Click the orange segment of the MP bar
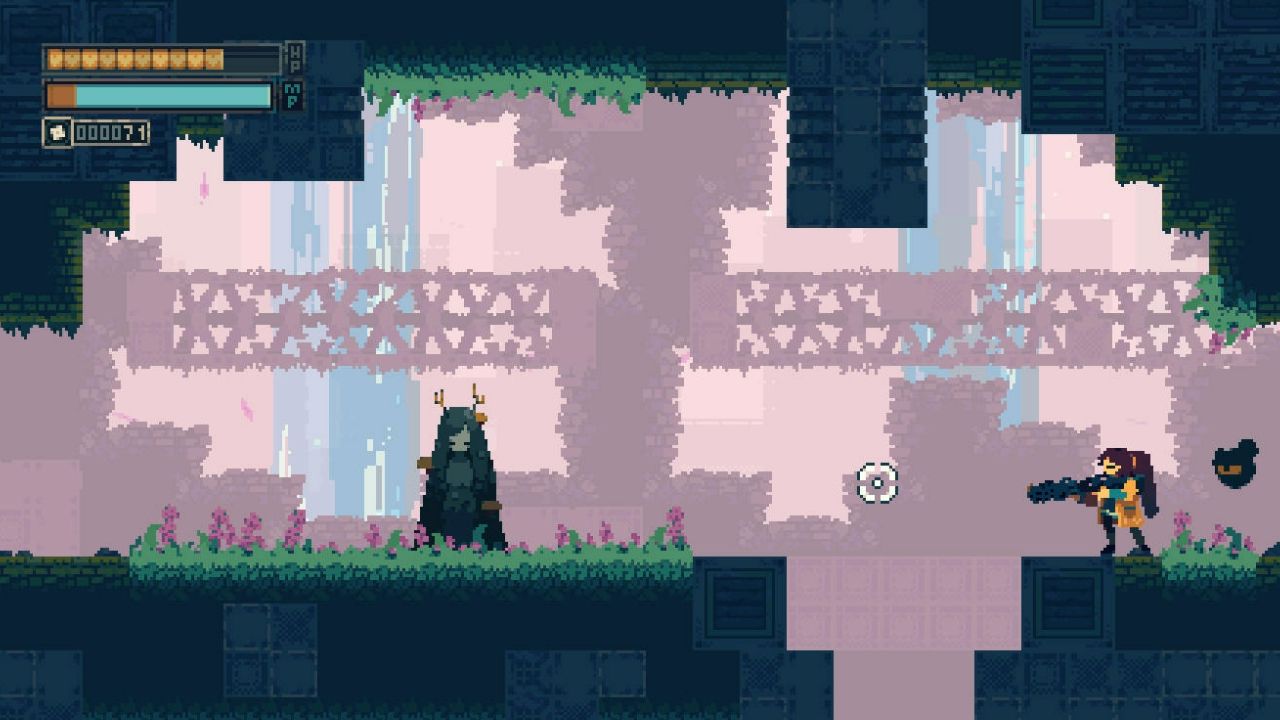The image size is (1280, 720). pos(60,95)
